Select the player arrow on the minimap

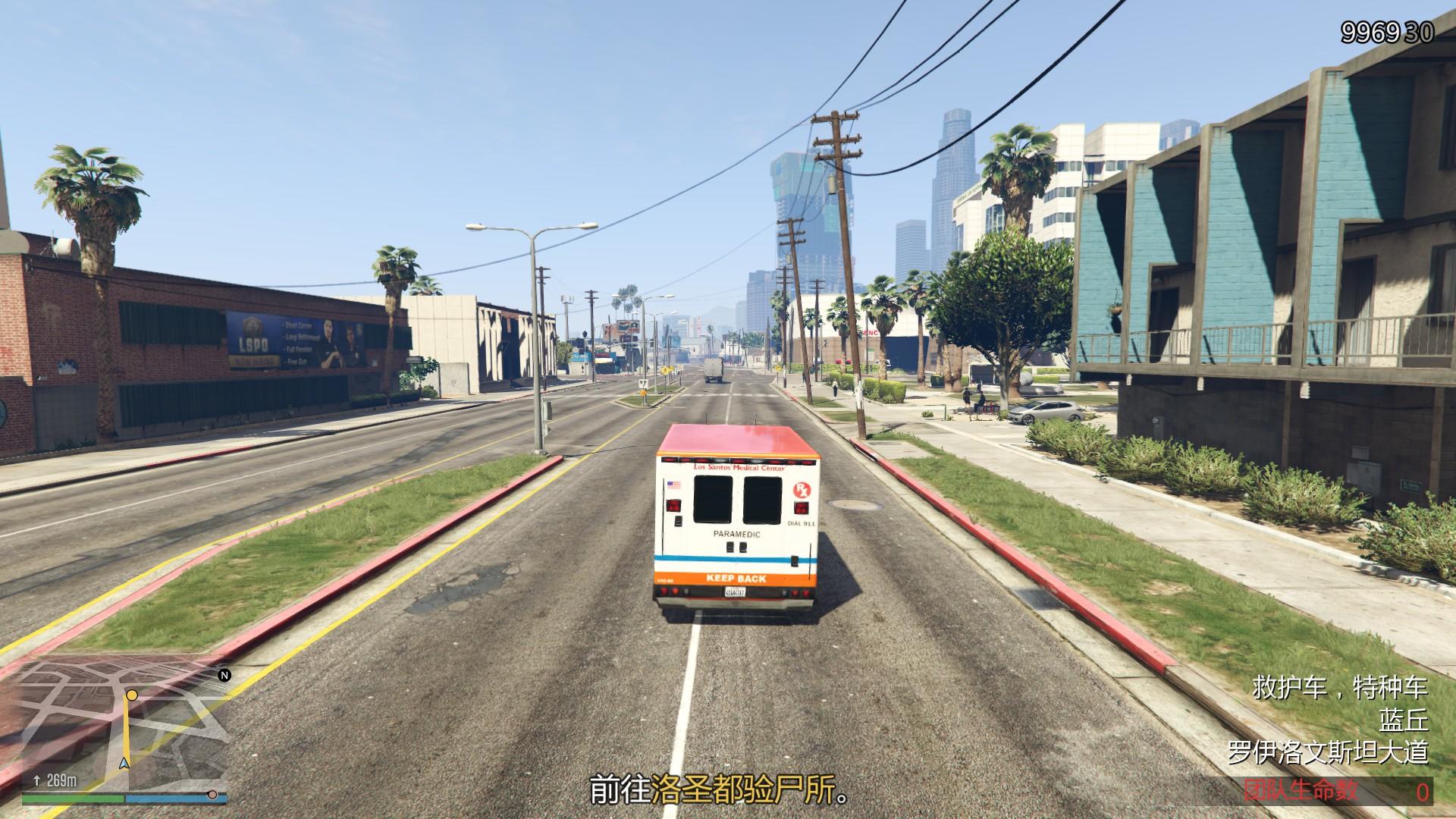pos(126,765)
